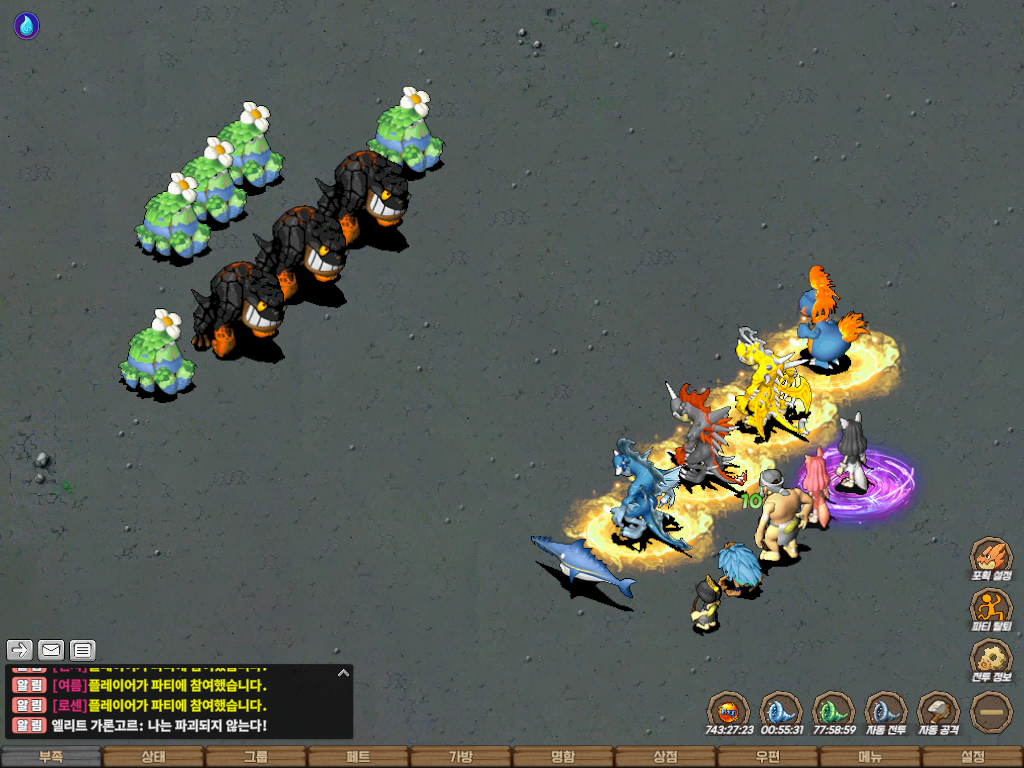Image resolution: width=1024 pixels, height=768 pixels.
Task: Click the envelope button above the chat
Action: point(50,650)
